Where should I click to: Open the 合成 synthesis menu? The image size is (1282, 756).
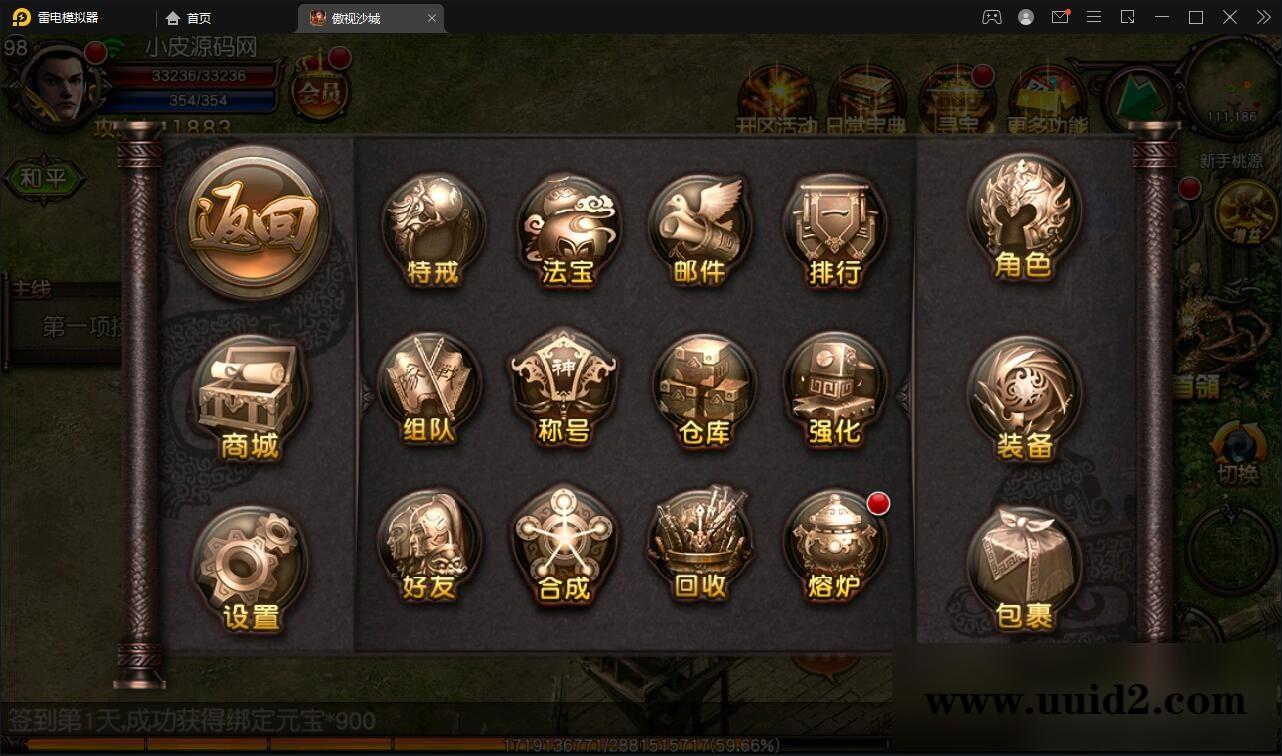click(x=564, y=546)
